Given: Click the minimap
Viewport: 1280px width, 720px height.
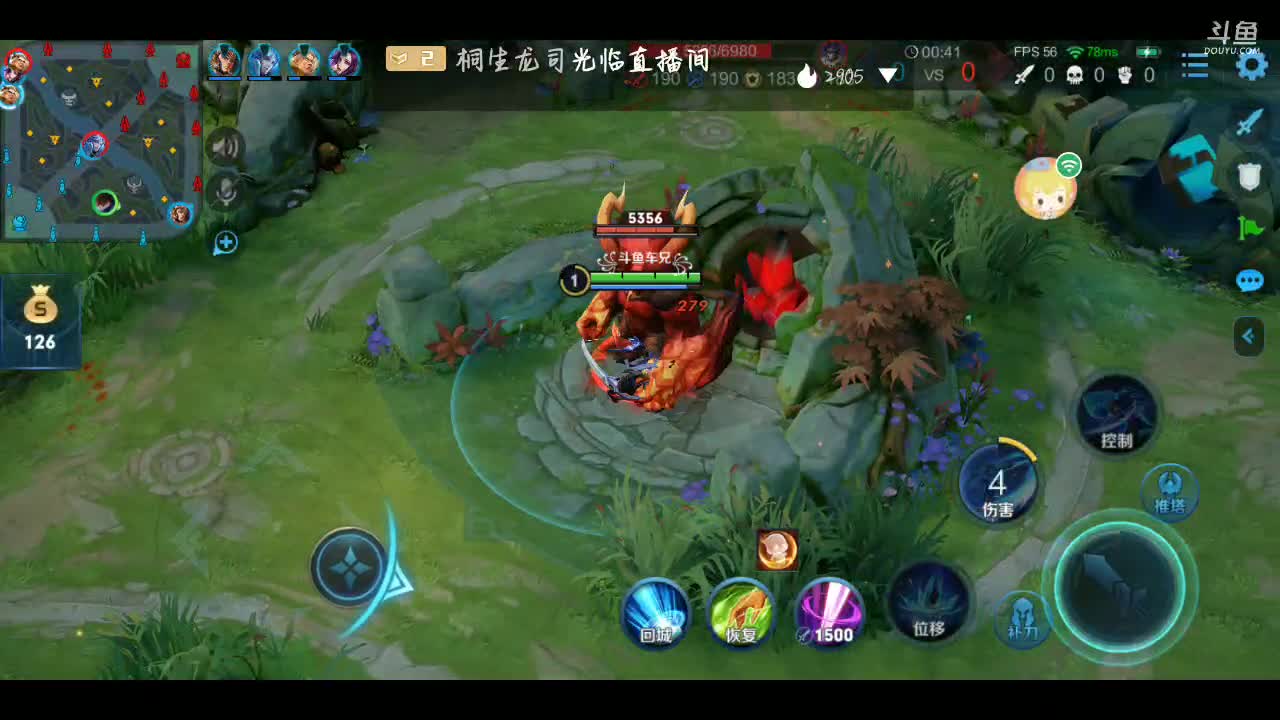Looking at the screenshot, I should tap(100, 140).
